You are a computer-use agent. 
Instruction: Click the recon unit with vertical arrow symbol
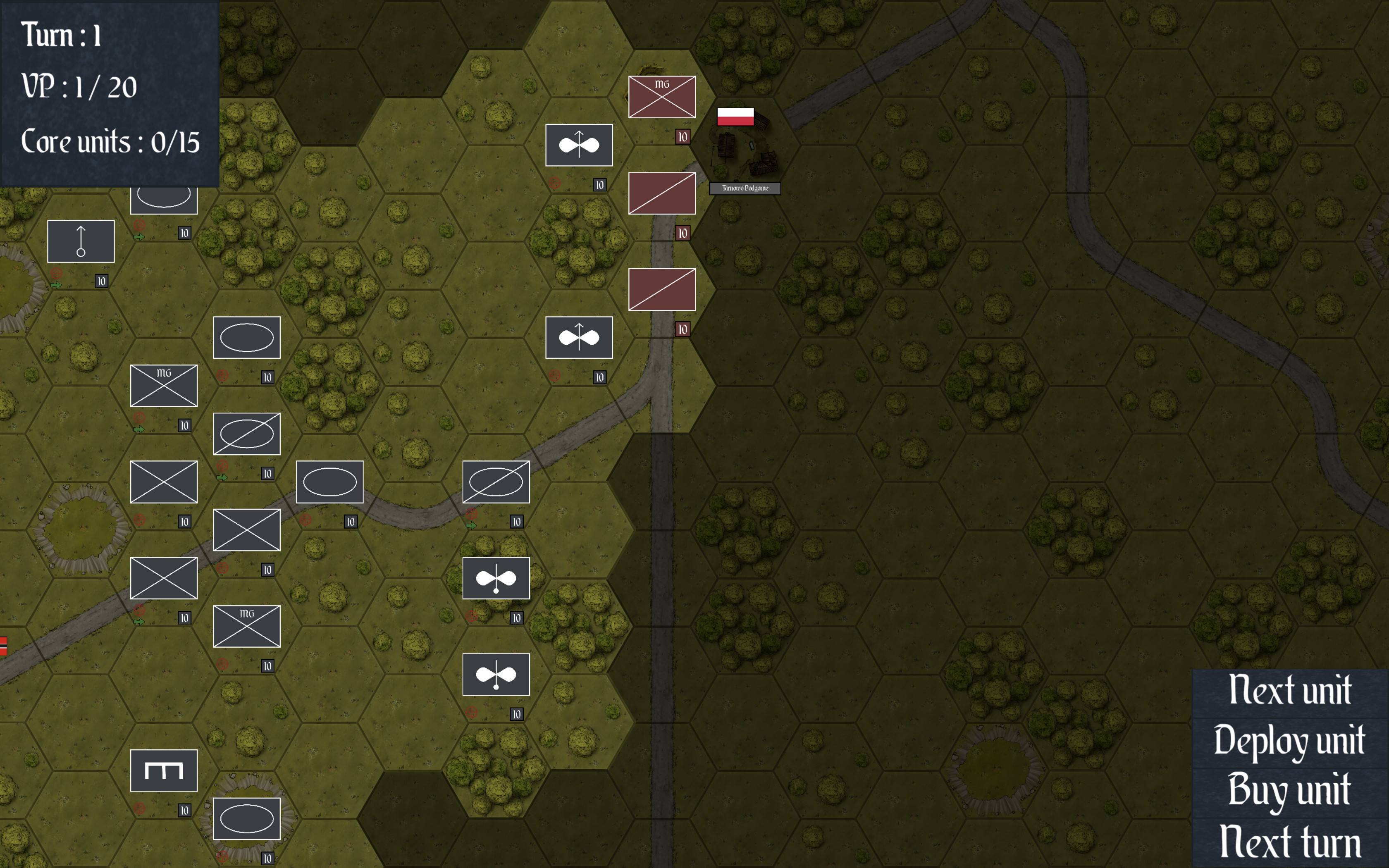81,241
